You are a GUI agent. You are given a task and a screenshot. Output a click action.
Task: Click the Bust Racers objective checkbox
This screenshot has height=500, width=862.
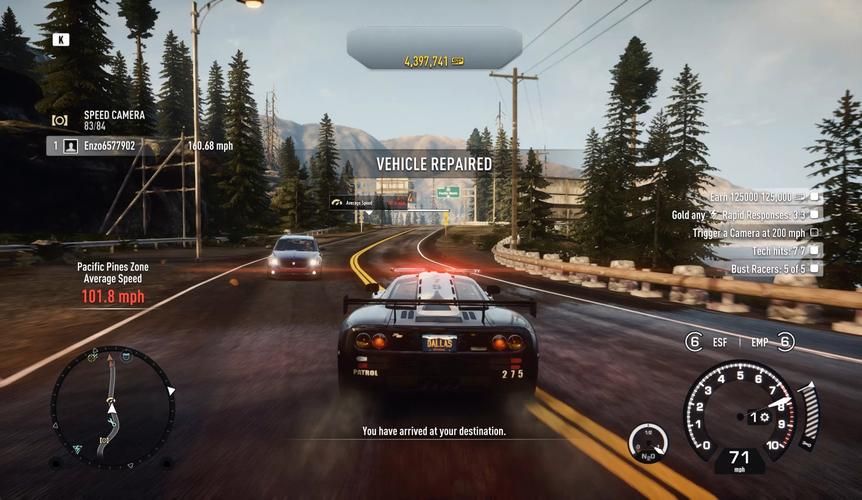(x=814, y=268)
